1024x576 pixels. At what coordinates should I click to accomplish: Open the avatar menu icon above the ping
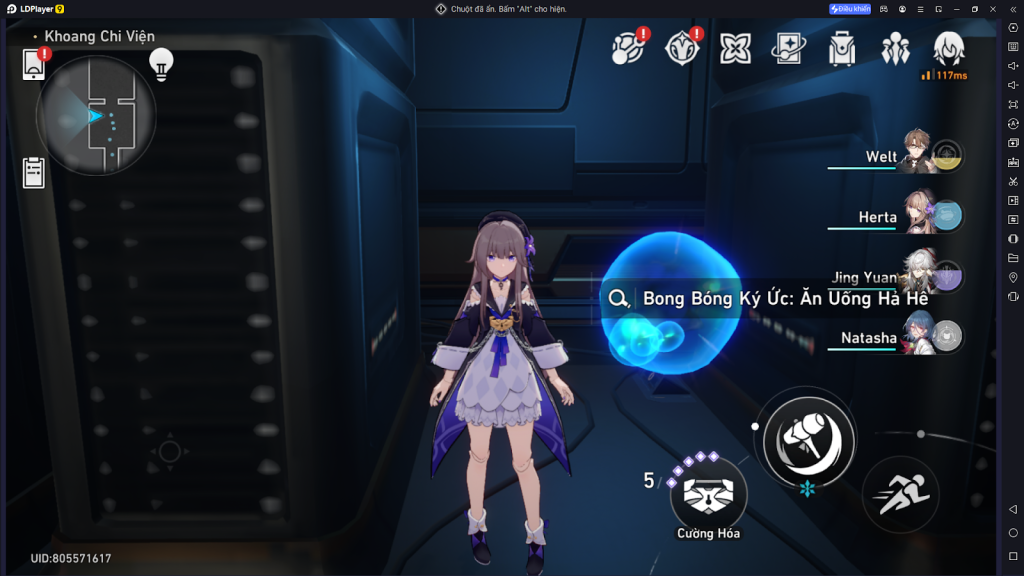[948, 47]
